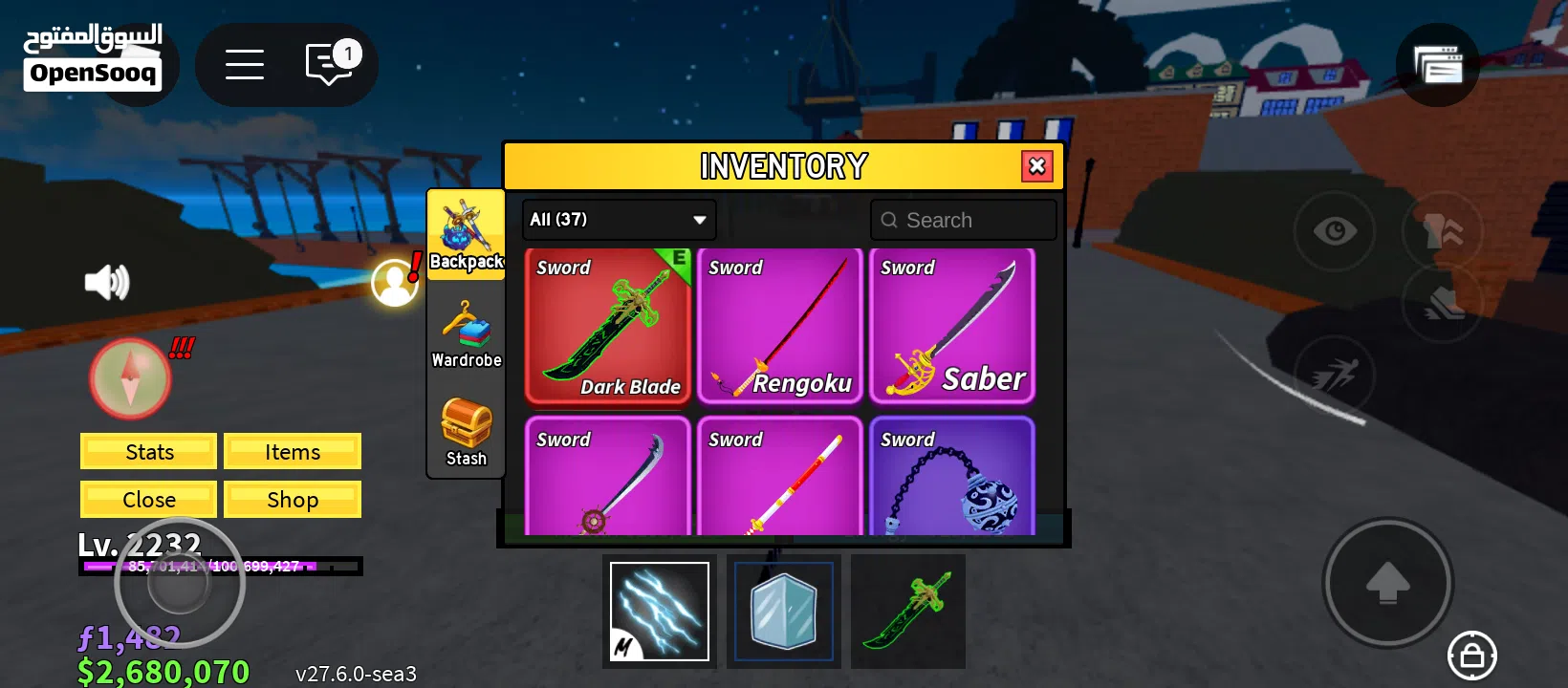The height and width of the screenshot is (688, 1568).
Task: Open the Items menu
Action: point(293,452)
